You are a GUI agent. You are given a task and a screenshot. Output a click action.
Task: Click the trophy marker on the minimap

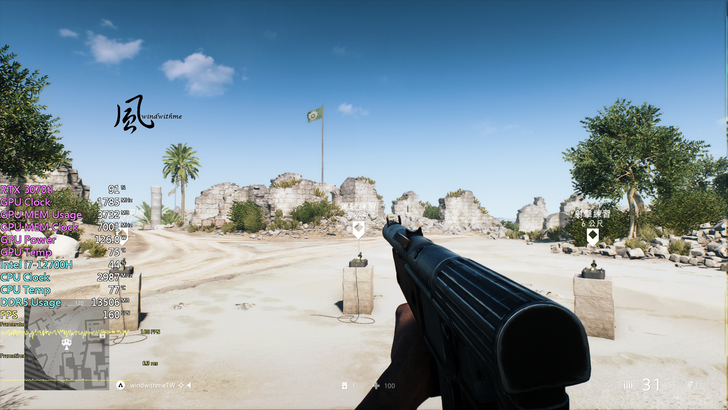click(67, 343)
